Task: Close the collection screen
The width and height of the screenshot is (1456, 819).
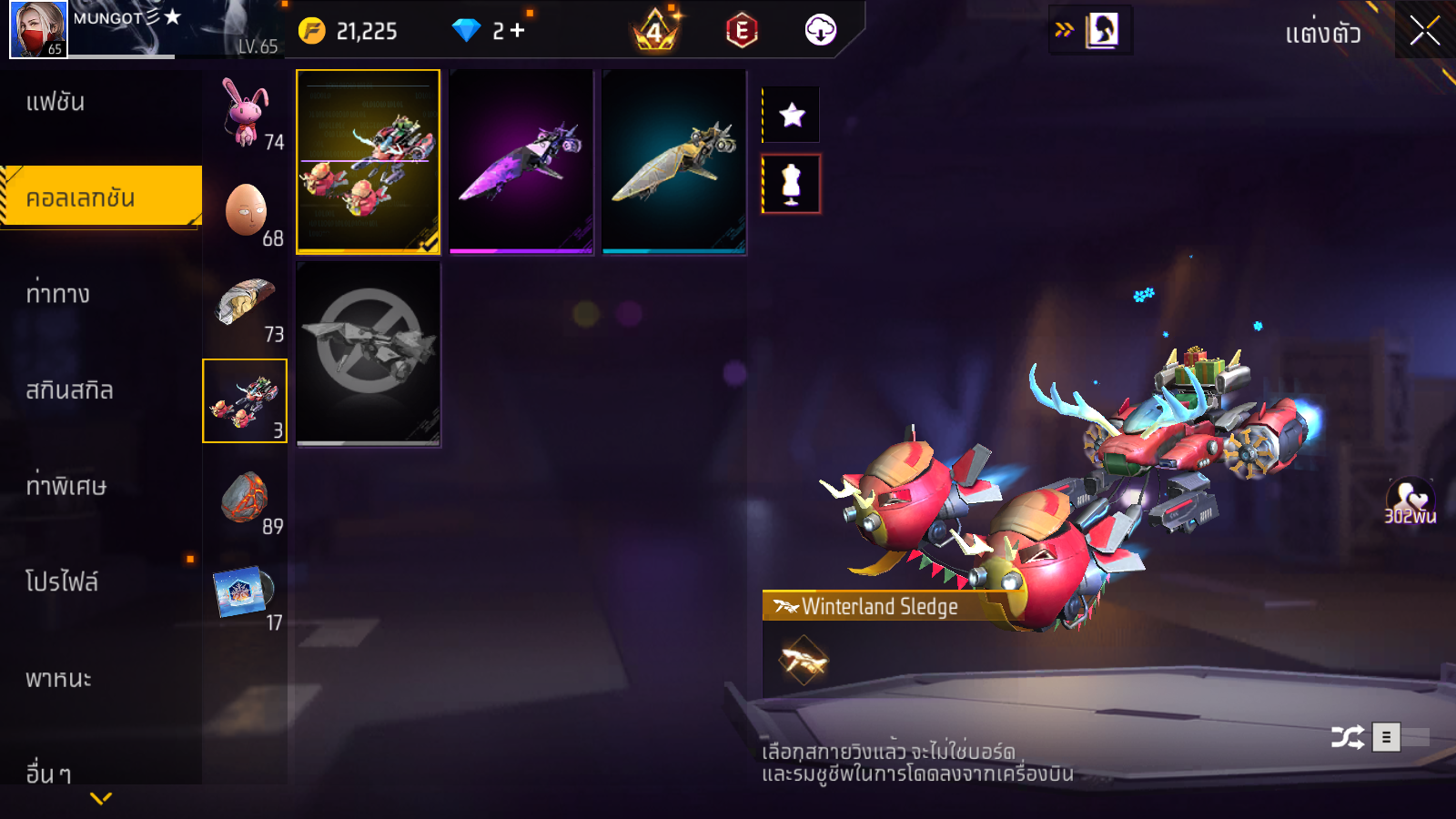Action: (1424, 31)
